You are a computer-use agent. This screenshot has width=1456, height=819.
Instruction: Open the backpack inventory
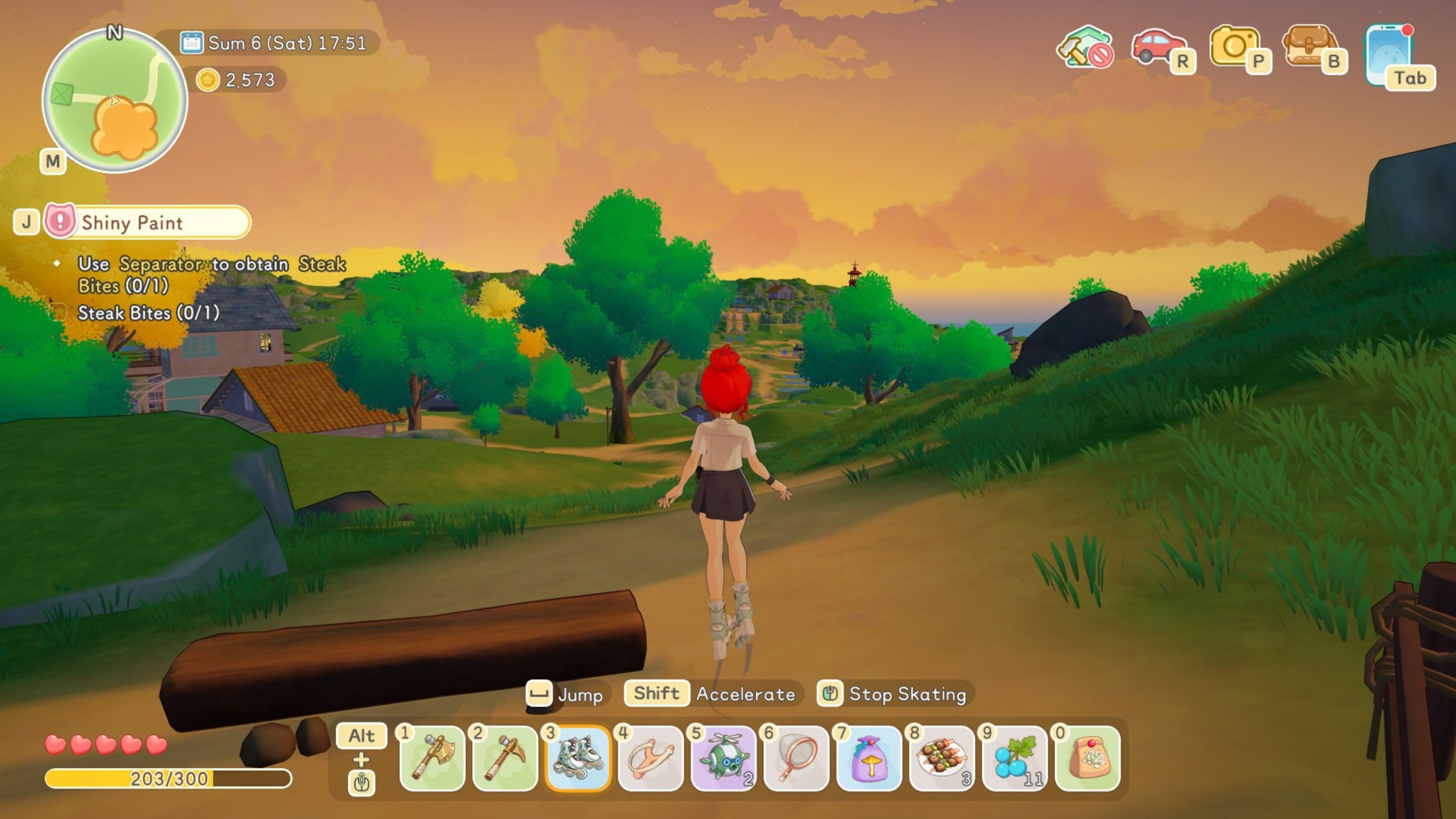coord(1309,47)
